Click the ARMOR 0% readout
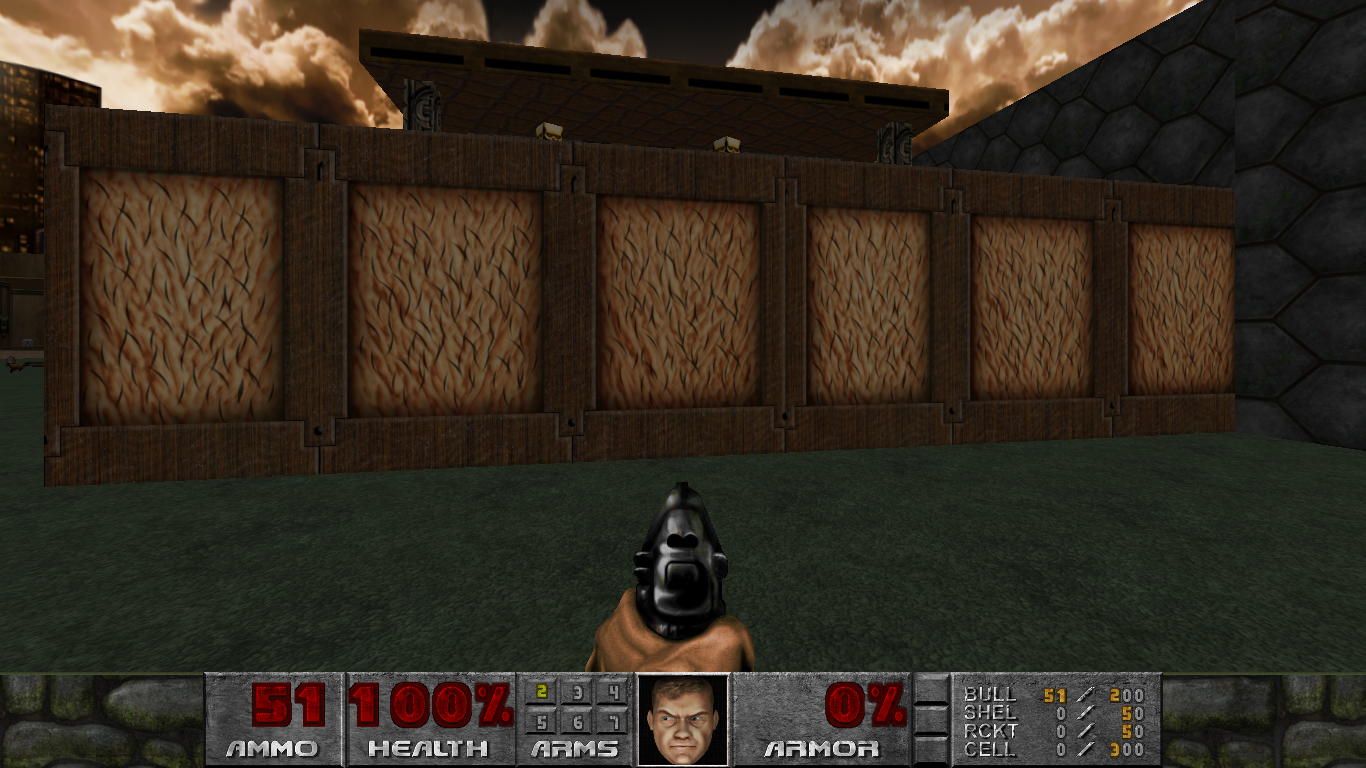The width and height of the screenshot is (1366, 768). 864,706
